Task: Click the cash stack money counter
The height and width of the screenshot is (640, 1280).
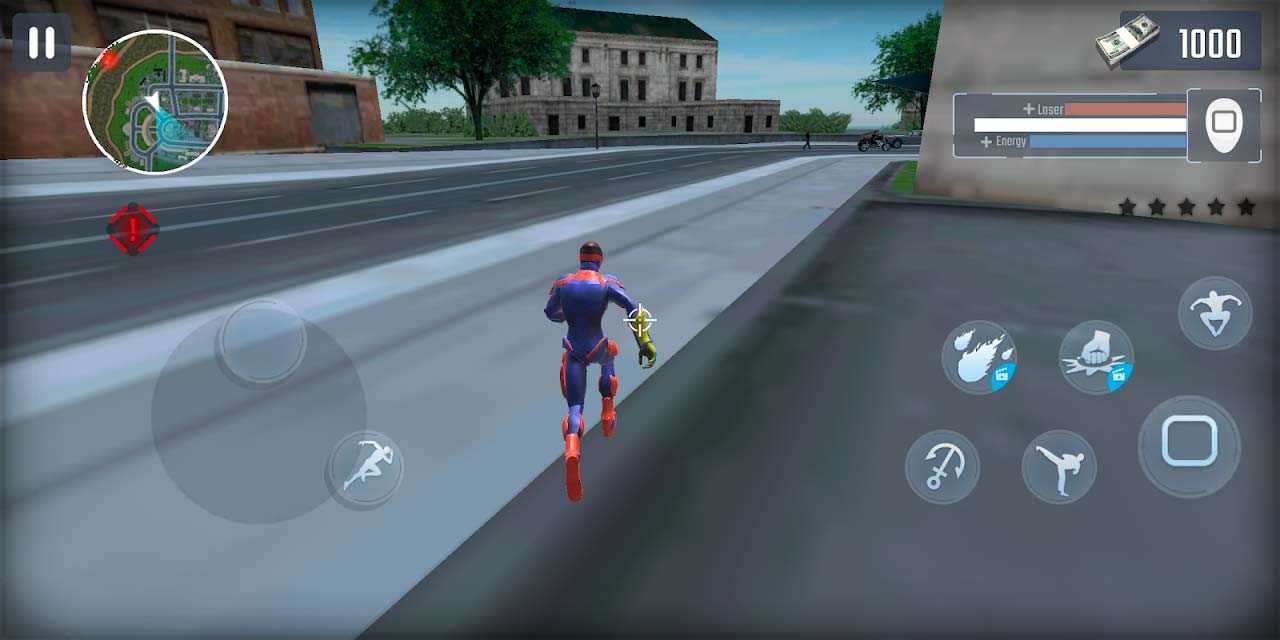Action: tap(1188, 42)
